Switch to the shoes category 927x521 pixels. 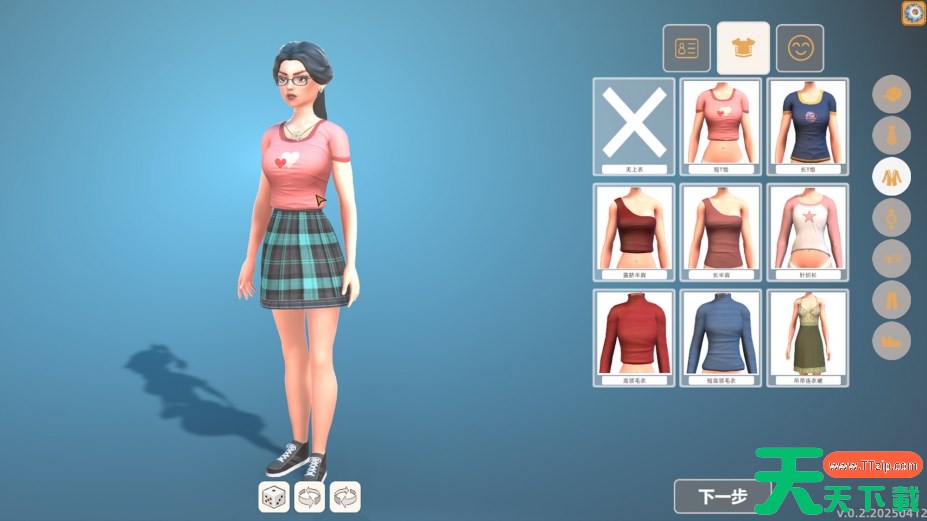(891, 340)
